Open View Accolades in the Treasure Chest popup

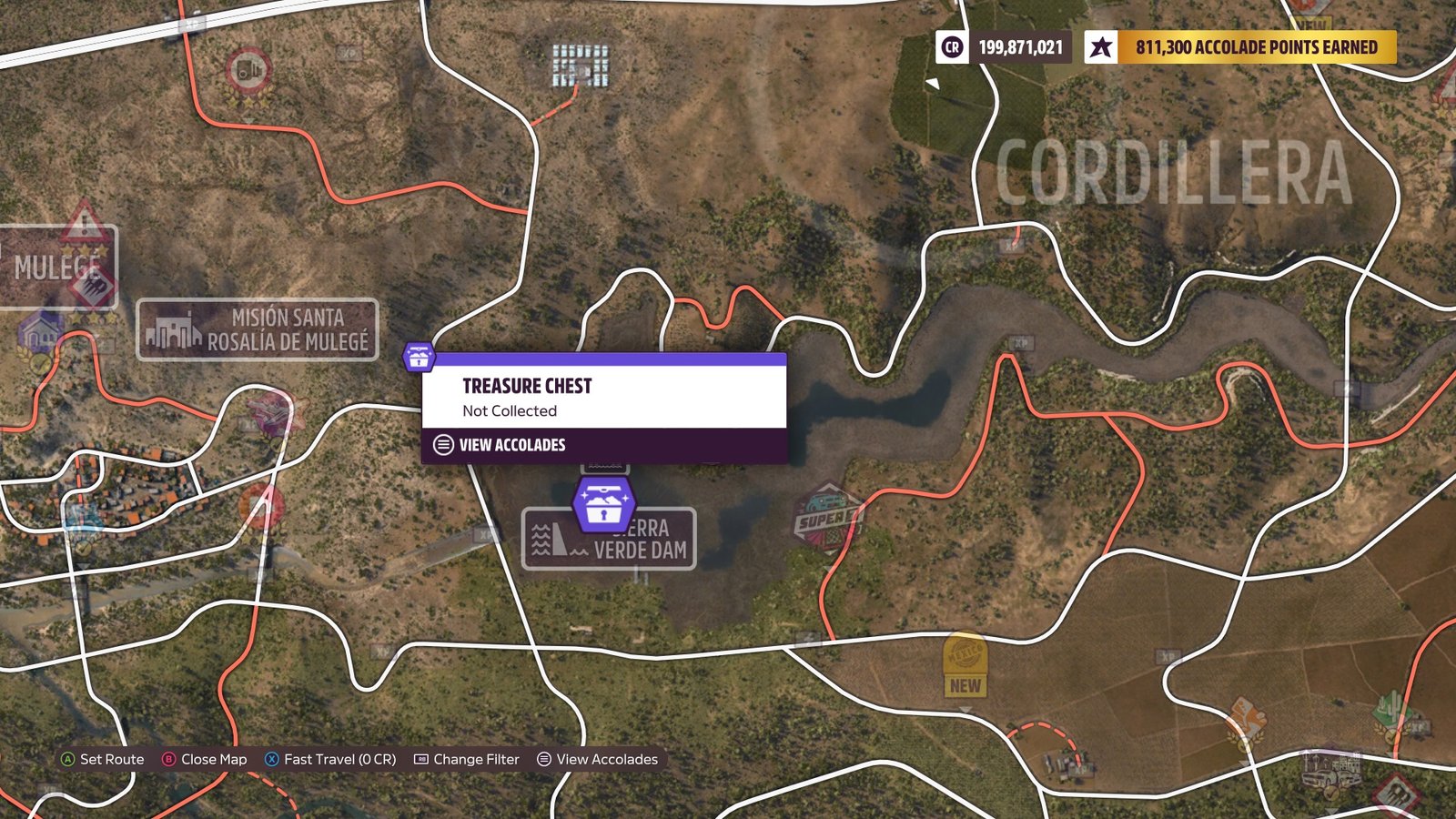tap(511, 445)
